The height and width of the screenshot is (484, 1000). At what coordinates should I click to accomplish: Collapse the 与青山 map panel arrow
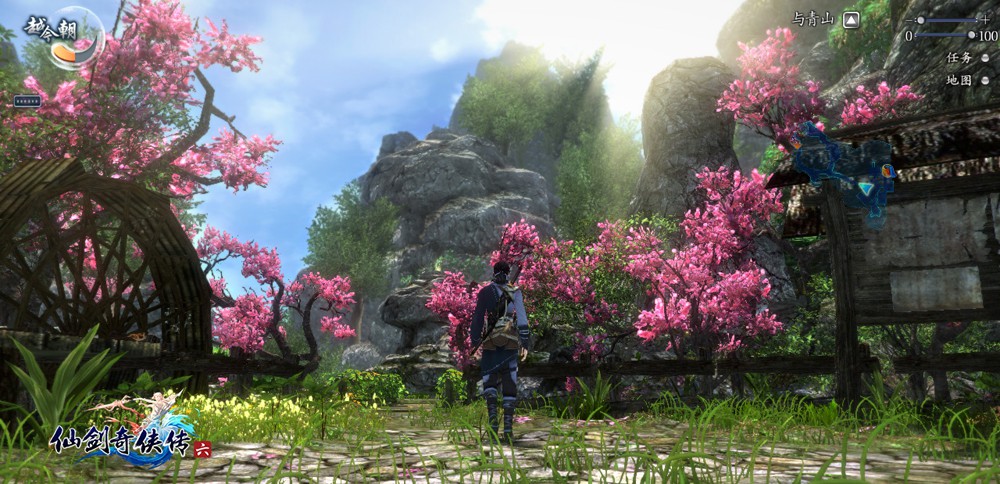click(x=851, y=19)
